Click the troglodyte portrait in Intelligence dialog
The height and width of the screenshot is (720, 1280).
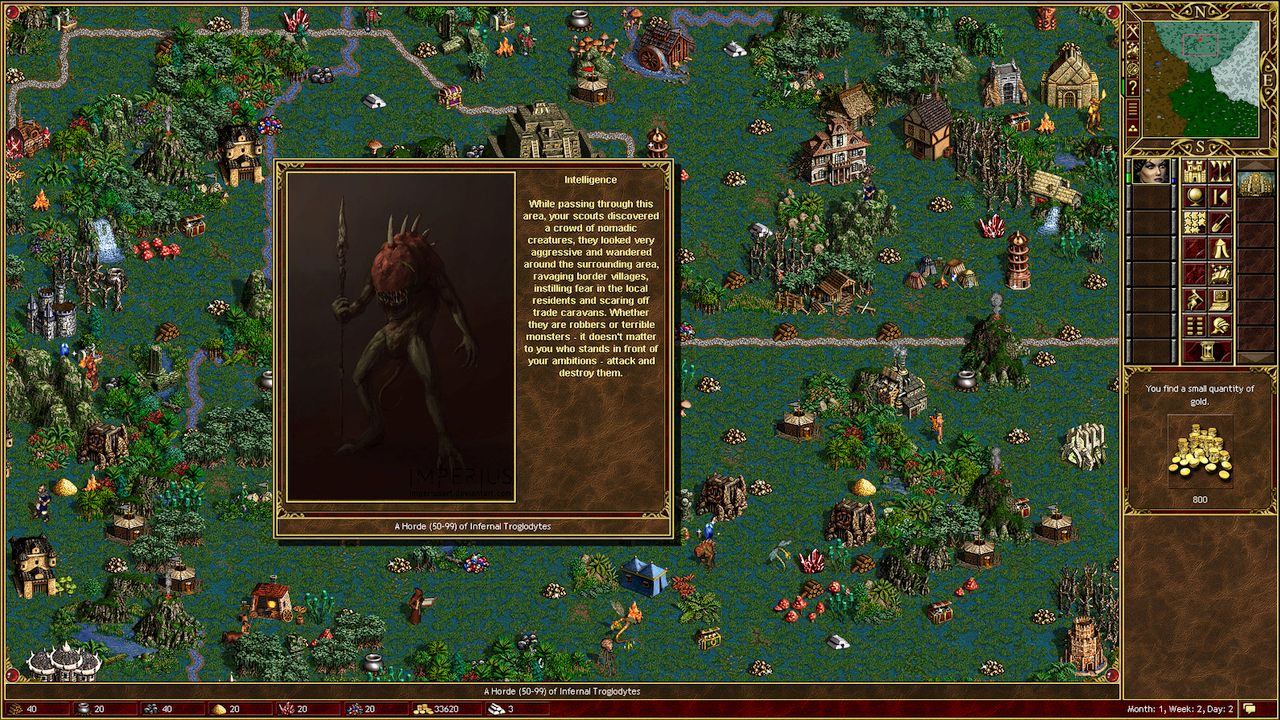pos(400,336)
